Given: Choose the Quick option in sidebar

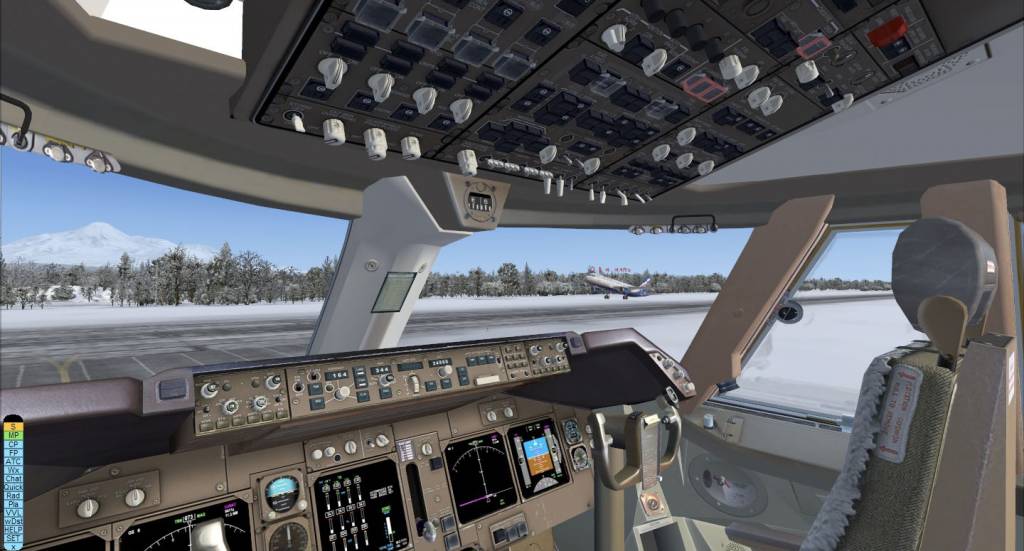Looking at the screenshot, I should pyautogui.click(x=12, y=486).
